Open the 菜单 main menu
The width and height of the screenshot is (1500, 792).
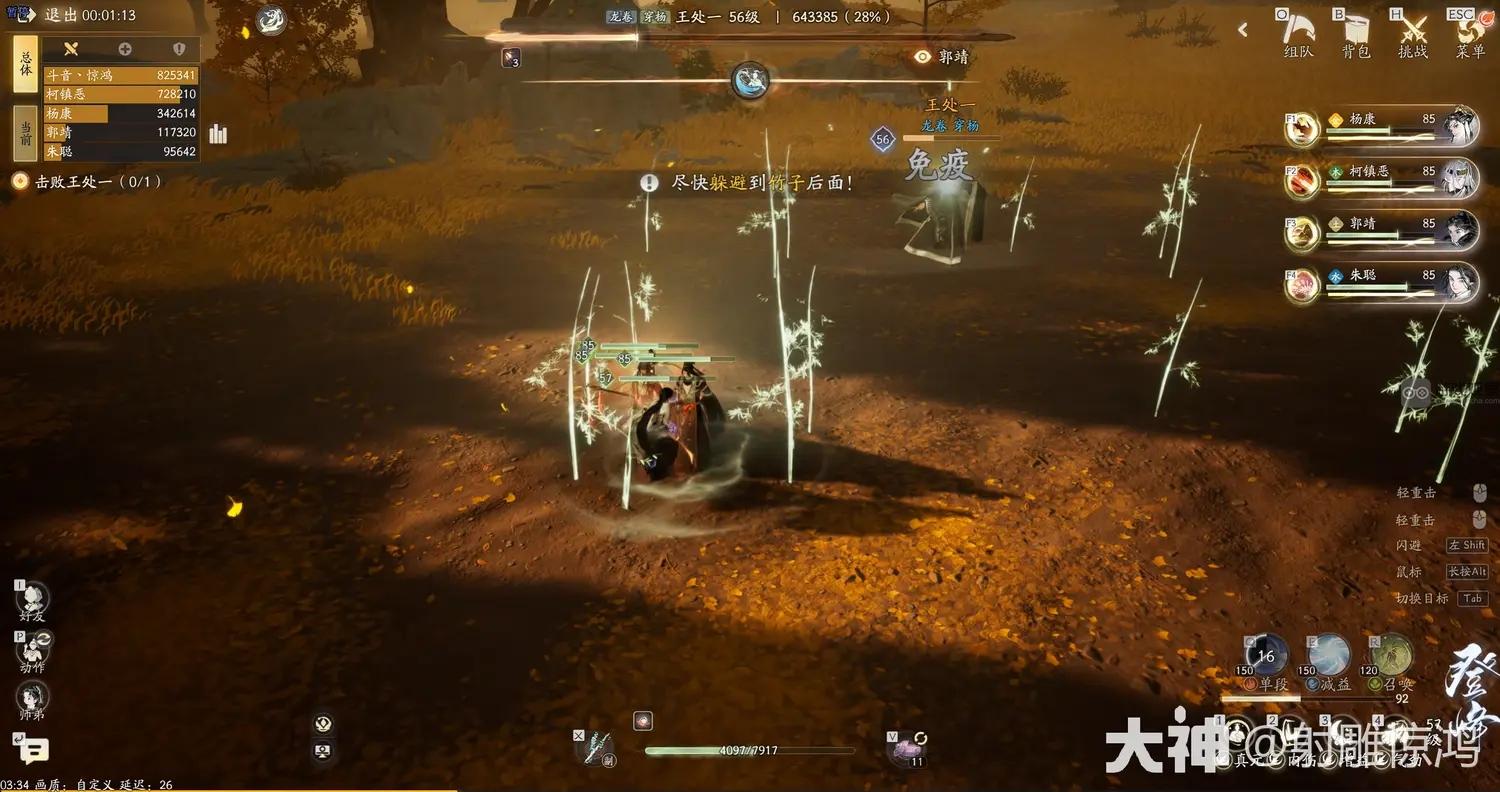click(1470, 34)
